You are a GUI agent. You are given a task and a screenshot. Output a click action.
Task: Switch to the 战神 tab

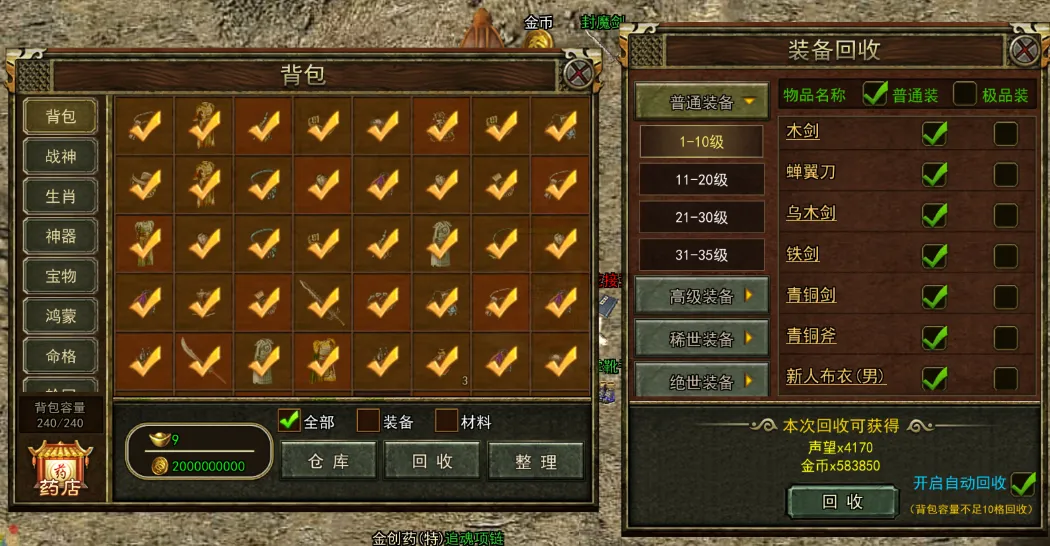point(60,157)
